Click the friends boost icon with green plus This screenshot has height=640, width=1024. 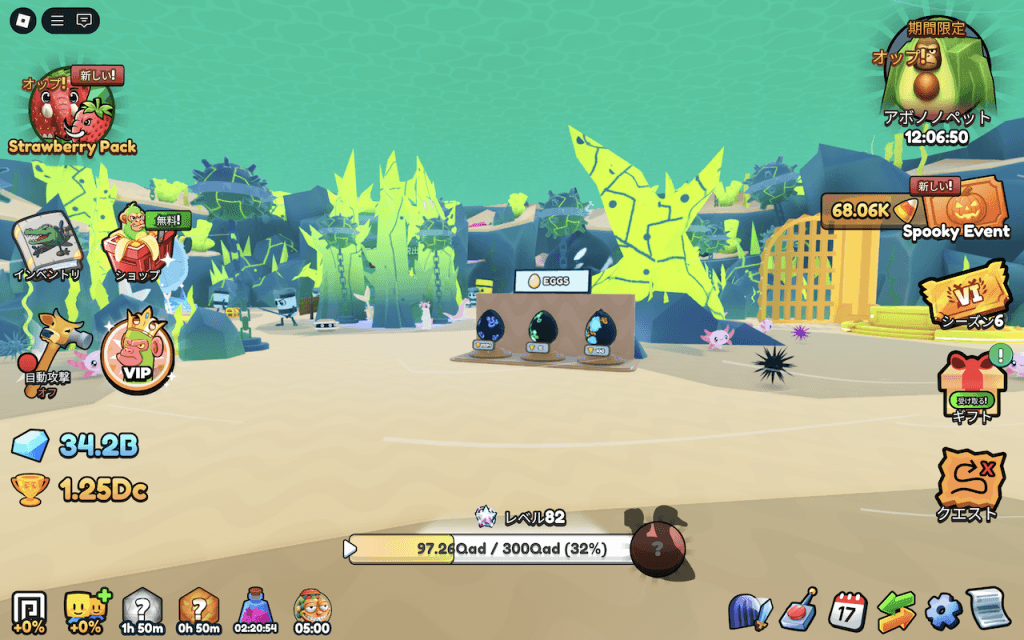click(x=85, y=608)
